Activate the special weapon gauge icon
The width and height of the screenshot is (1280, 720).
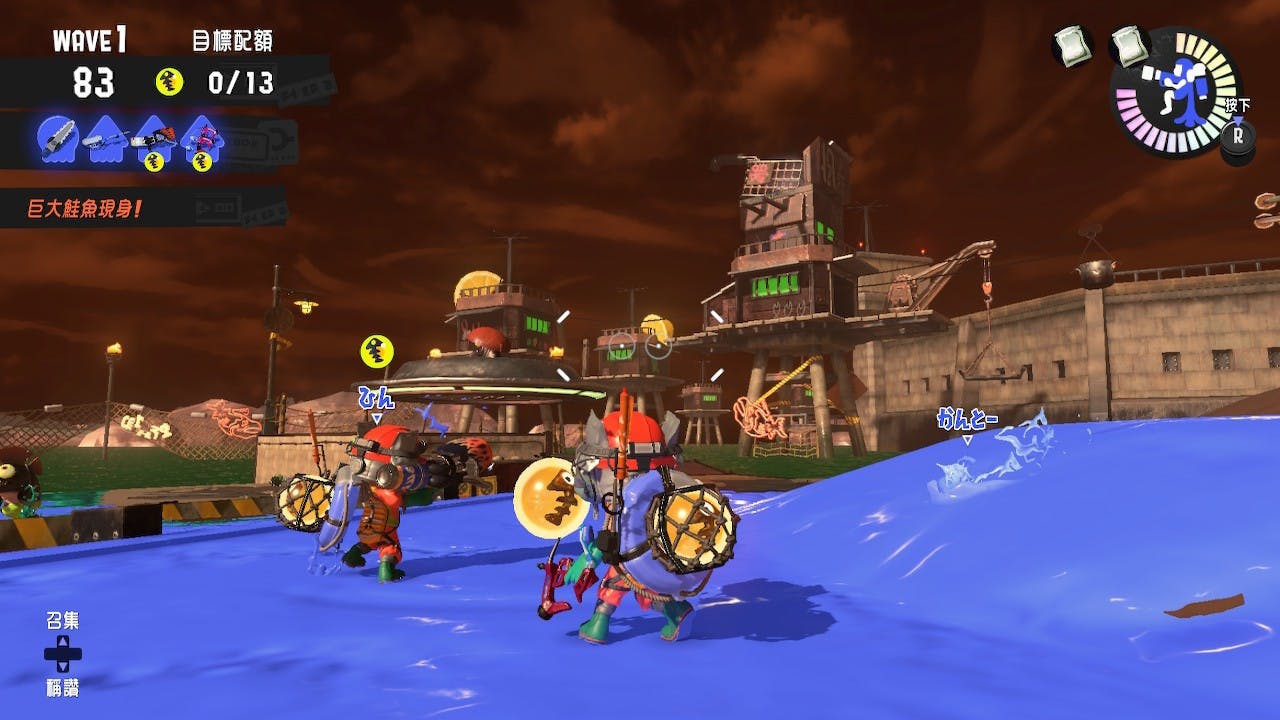click(x=1177, y=91)
